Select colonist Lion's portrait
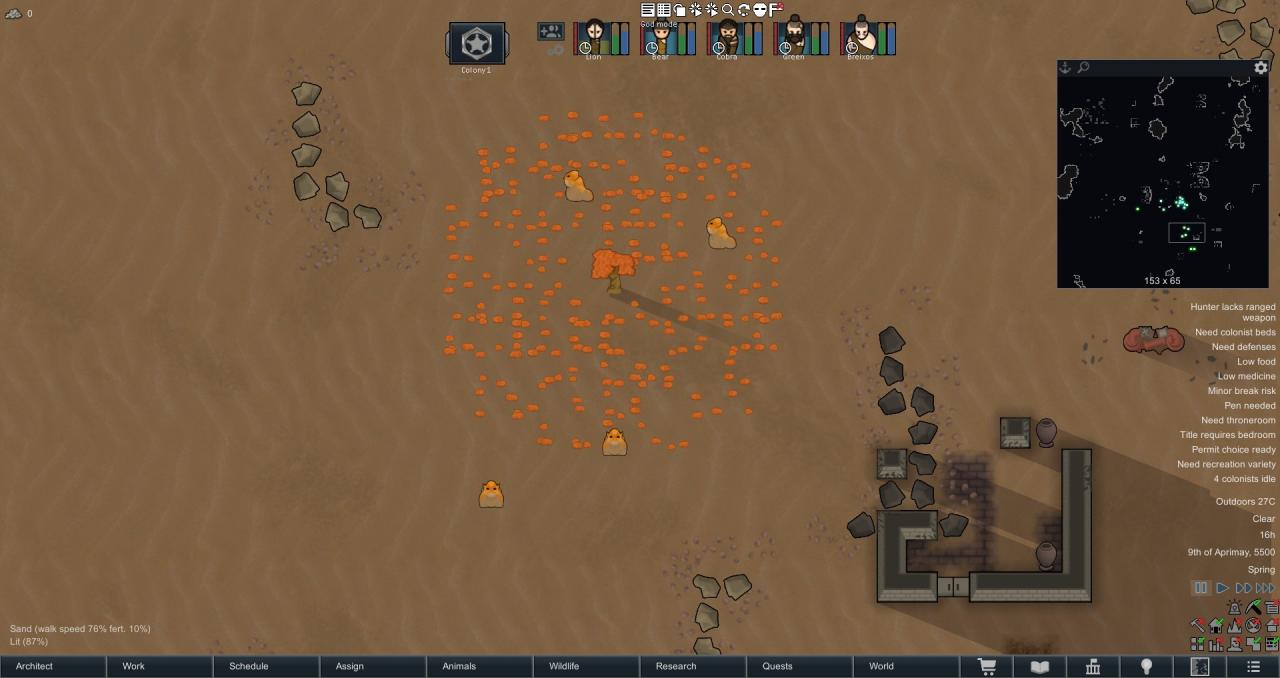1280x678 pixels. click(x=594, y=38)
